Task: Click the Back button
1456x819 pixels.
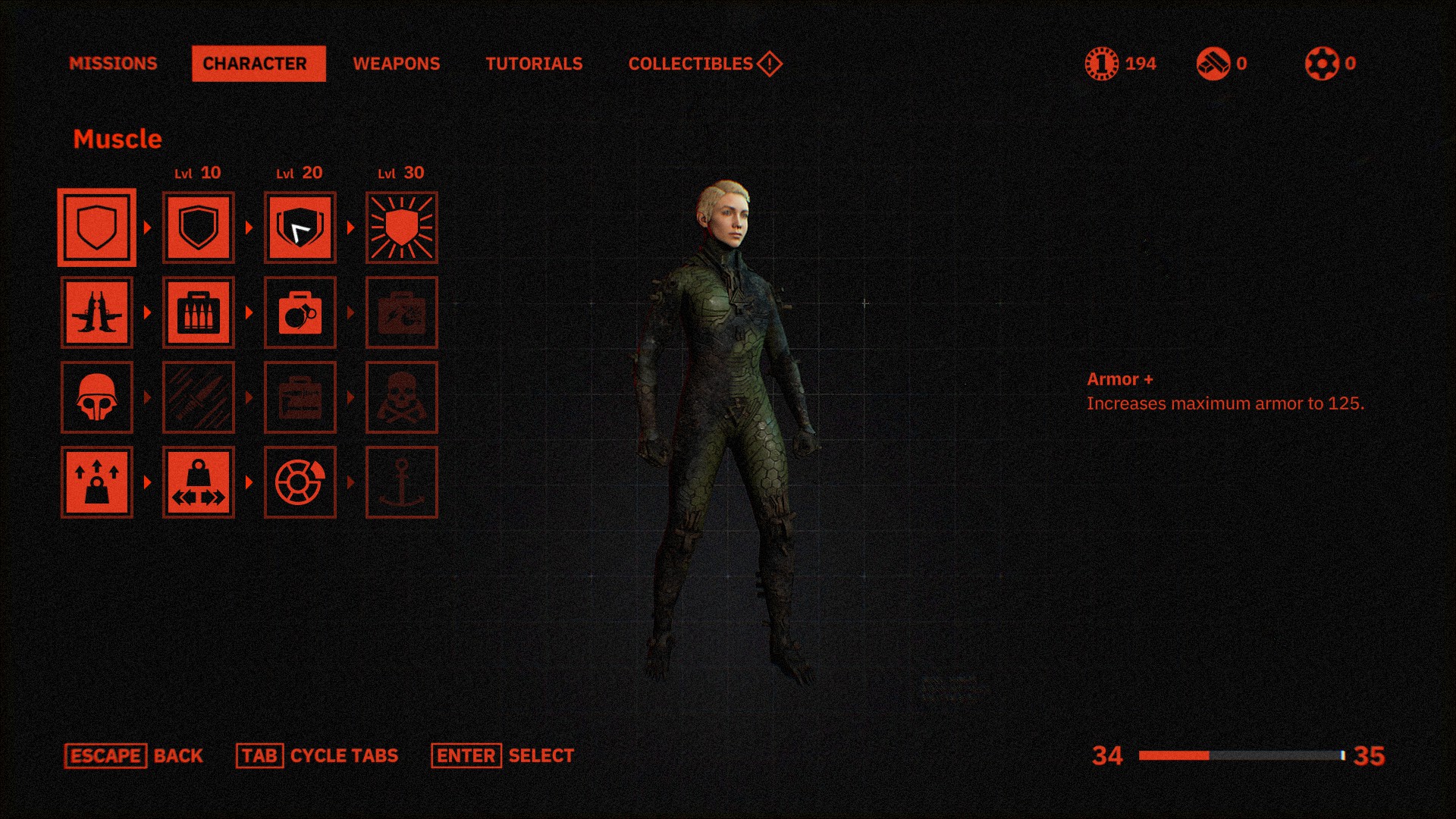Action: (x=134, y=756)
